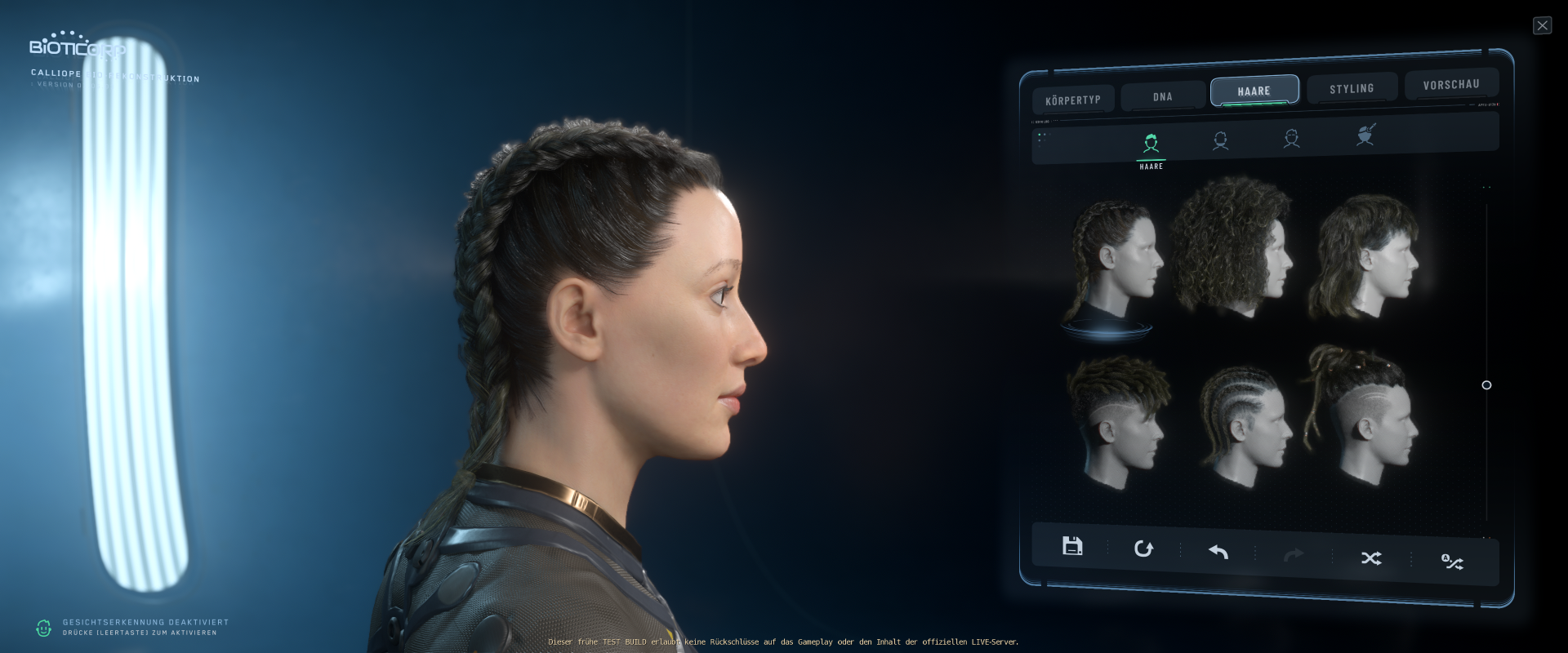The width and height of the screenshot is (1568, 653).
Task: Click the save preset floppy disk icon
Action: point(1072,547)
